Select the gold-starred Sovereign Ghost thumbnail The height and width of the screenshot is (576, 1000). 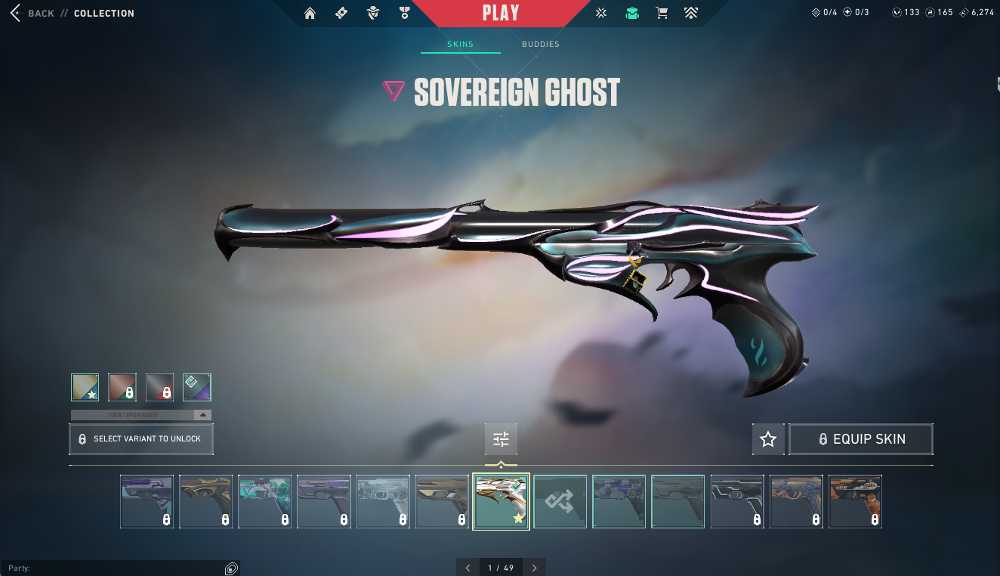tap(501, 501)
